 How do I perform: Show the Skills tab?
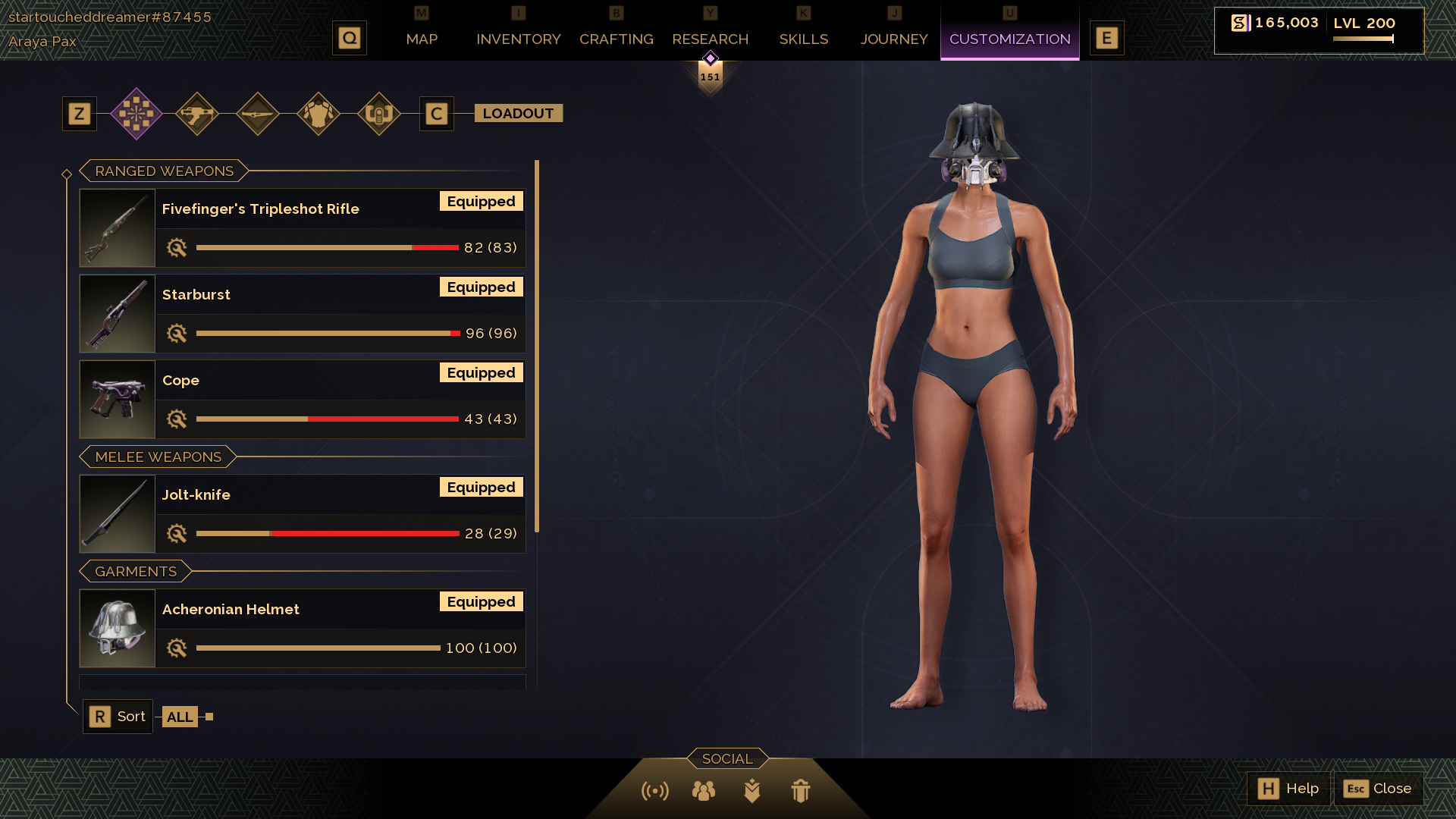tap(803, 39)
